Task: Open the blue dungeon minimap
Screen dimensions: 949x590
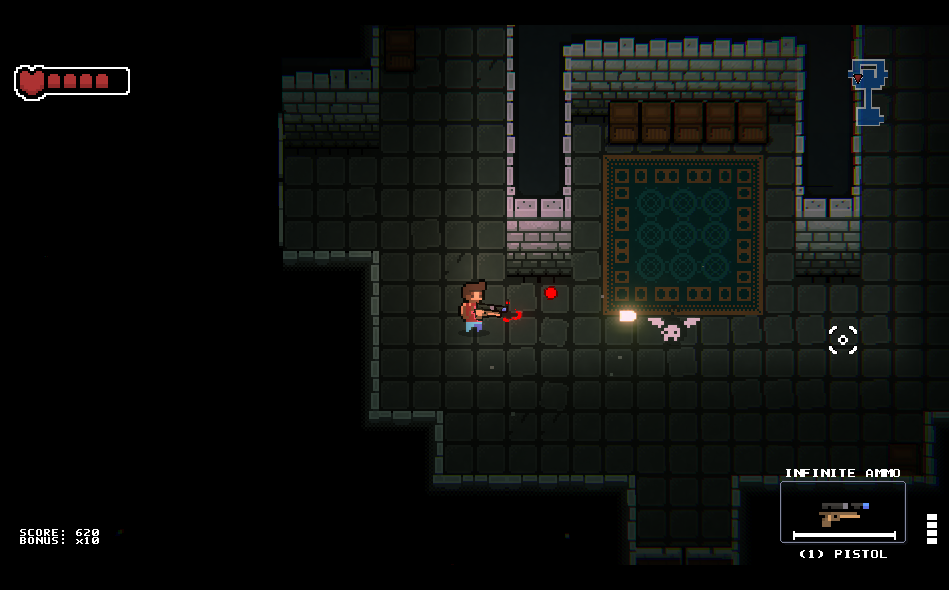Action: [x=867, y=91]
